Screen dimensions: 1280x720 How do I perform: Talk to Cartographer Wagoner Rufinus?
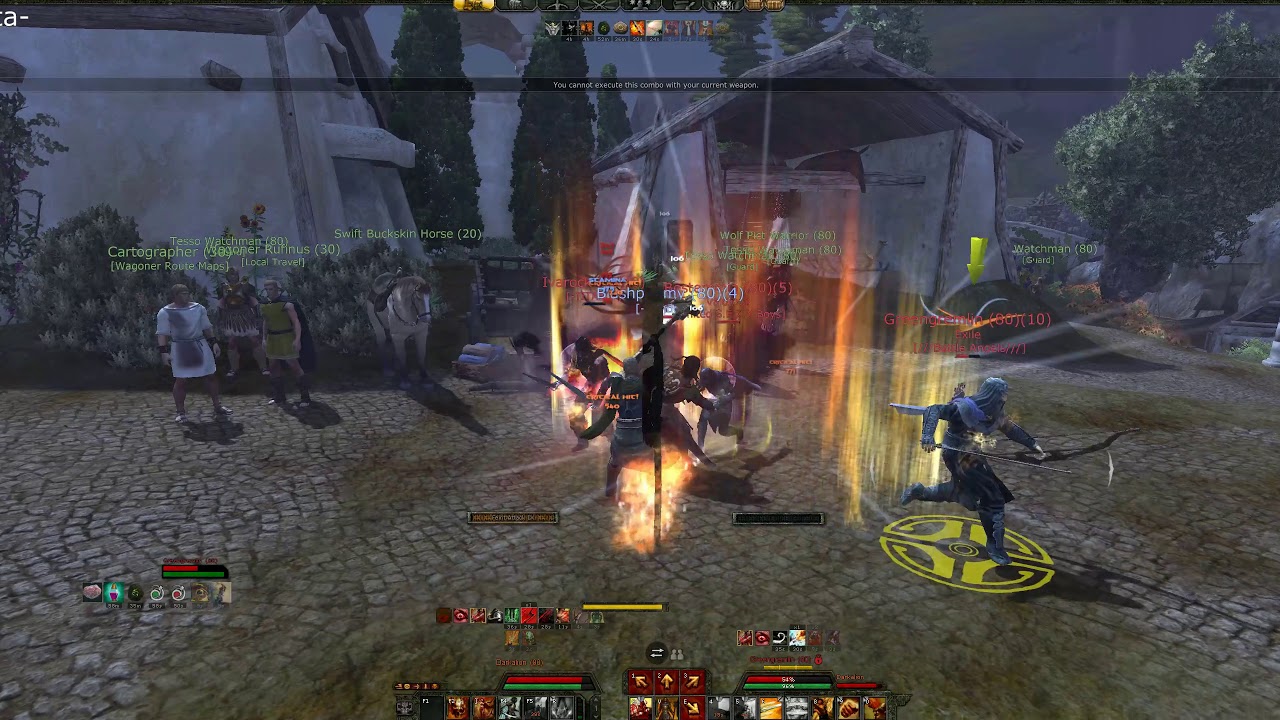[188, 330]
